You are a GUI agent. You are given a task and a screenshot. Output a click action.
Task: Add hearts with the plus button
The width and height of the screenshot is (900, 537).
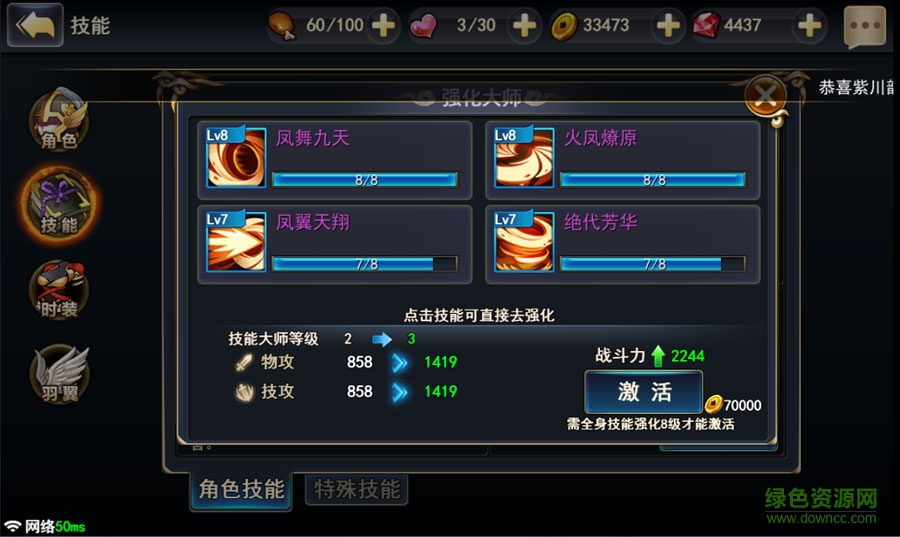[x=524, y=25]
